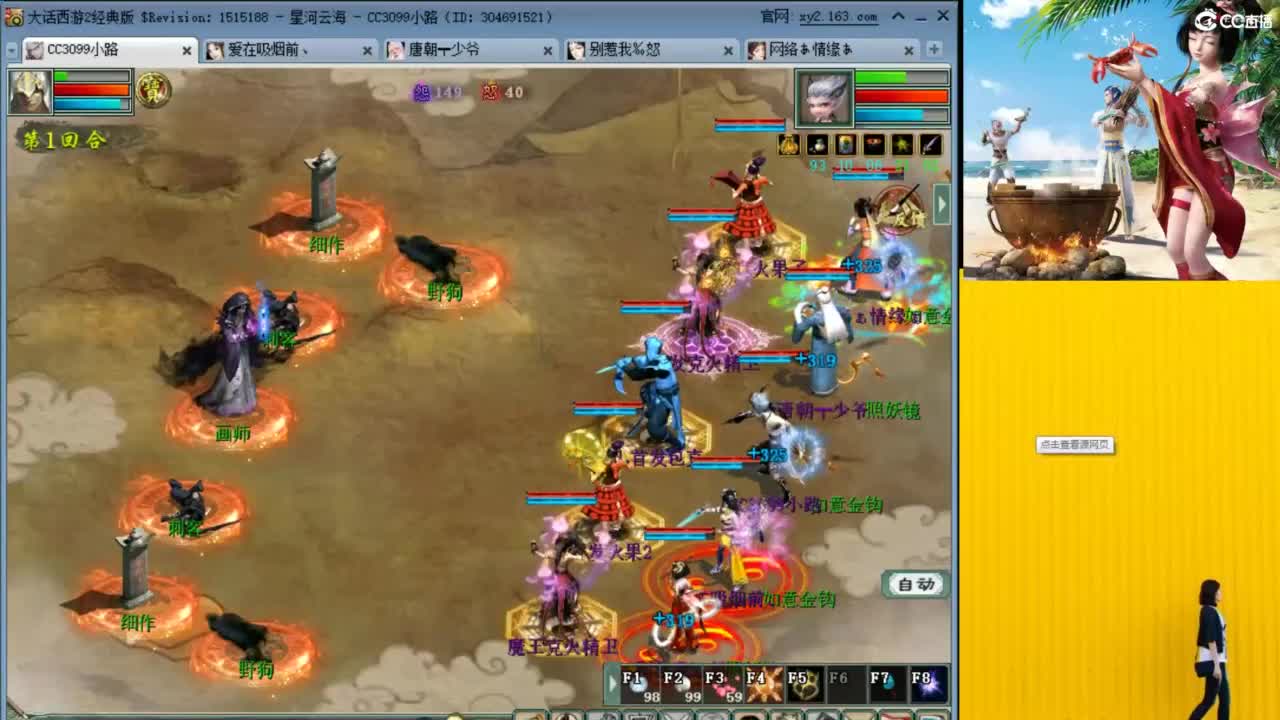Click the eye buff icon near enemy portrait

(x=873, y=145)
